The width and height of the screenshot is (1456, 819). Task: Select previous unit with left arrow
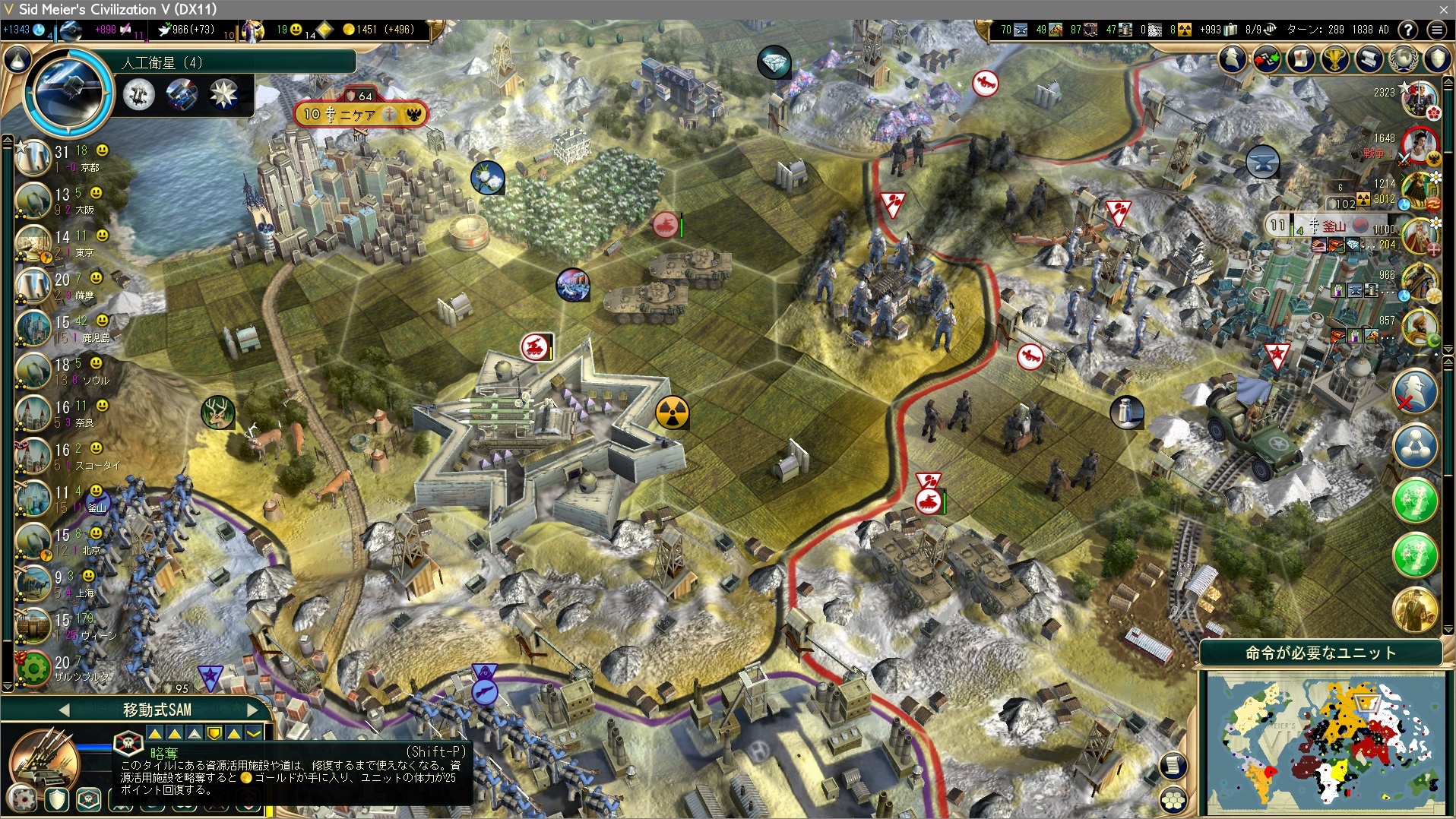pos(65,710)
